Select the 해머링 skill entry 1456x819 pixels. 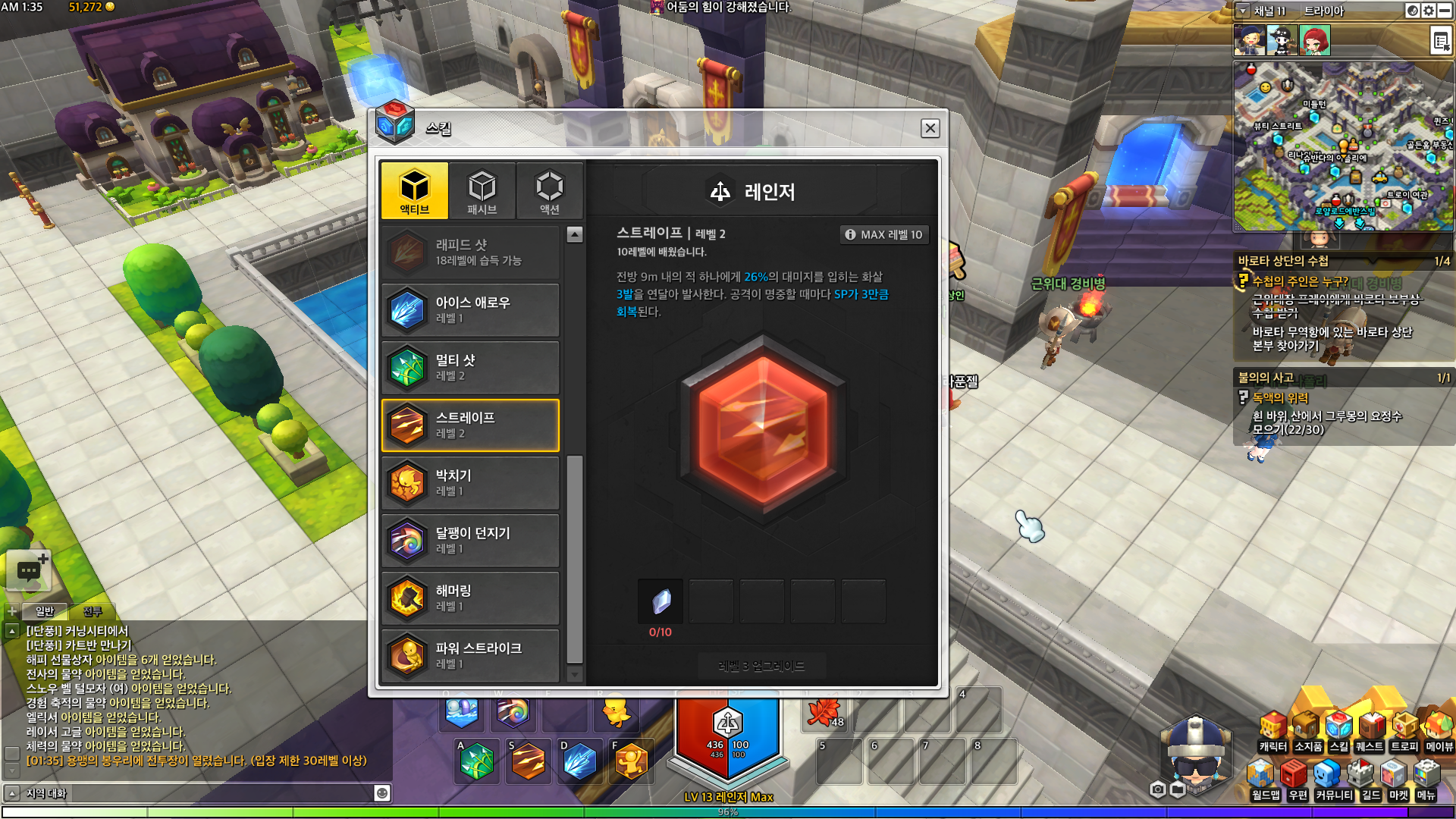[x=470, y=598]
